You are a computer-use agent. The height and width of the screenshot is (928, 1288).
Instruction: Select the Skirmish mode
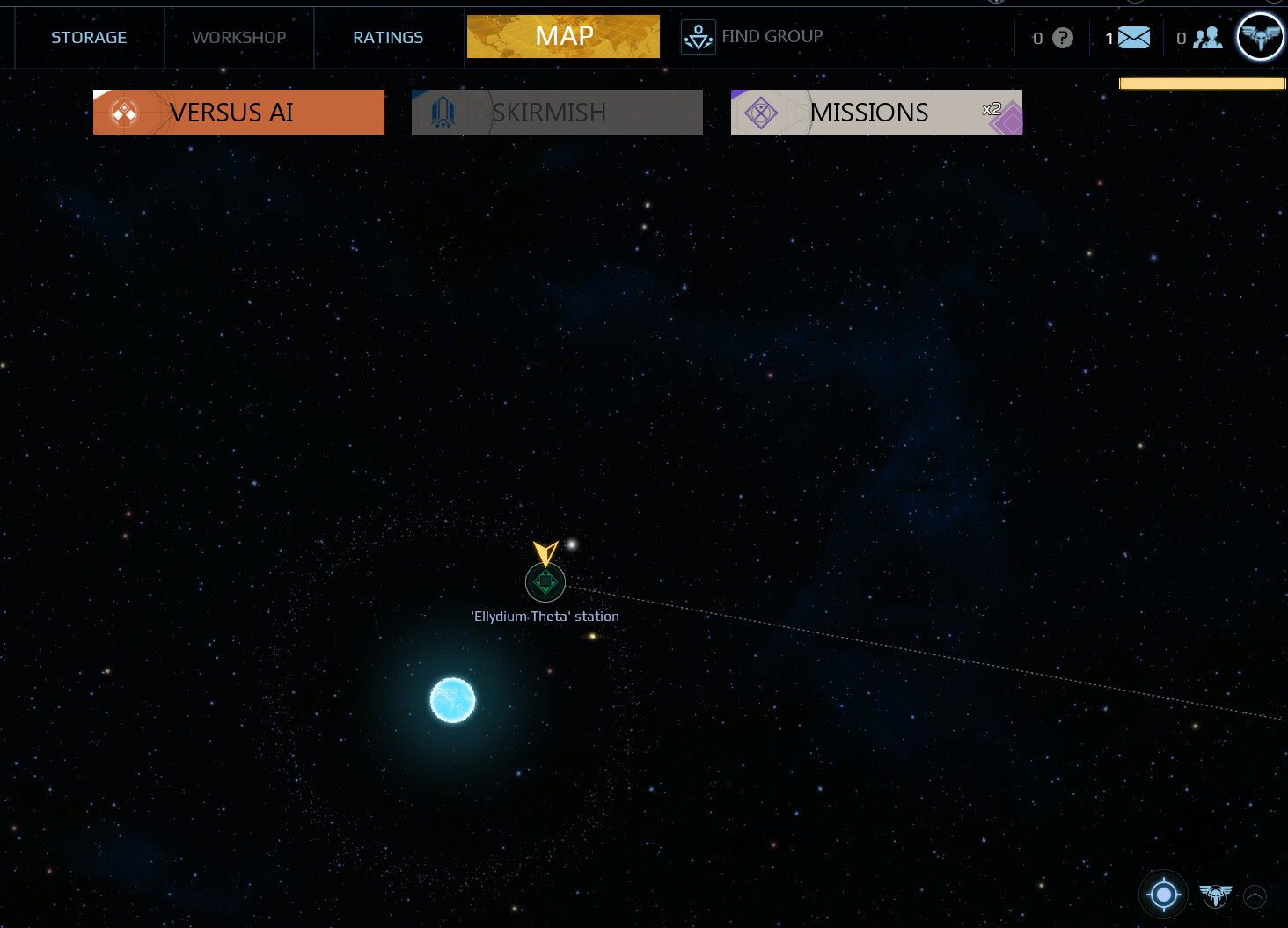tap(557, 113)
